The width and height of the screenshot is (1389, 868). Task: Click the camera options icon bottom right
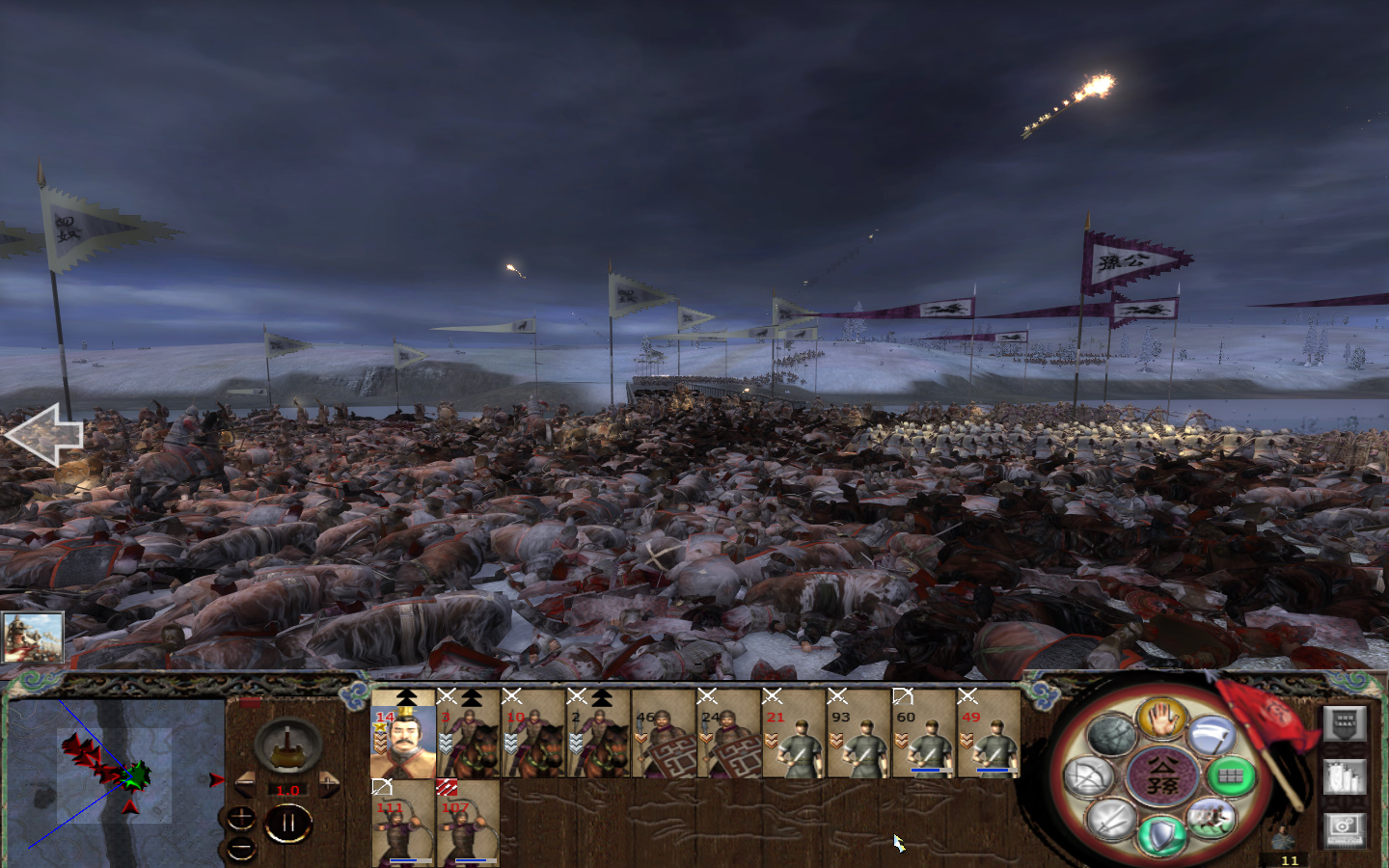[1345, 829]
